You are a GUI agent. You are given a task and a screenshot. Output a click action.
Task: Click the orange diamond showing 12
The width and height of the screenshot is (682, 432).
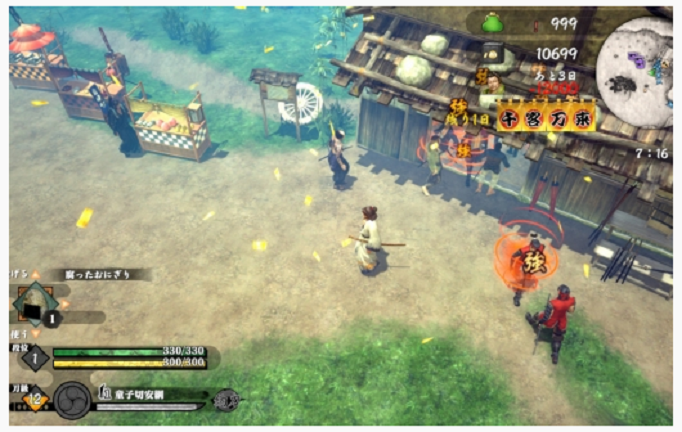[32, 401]
